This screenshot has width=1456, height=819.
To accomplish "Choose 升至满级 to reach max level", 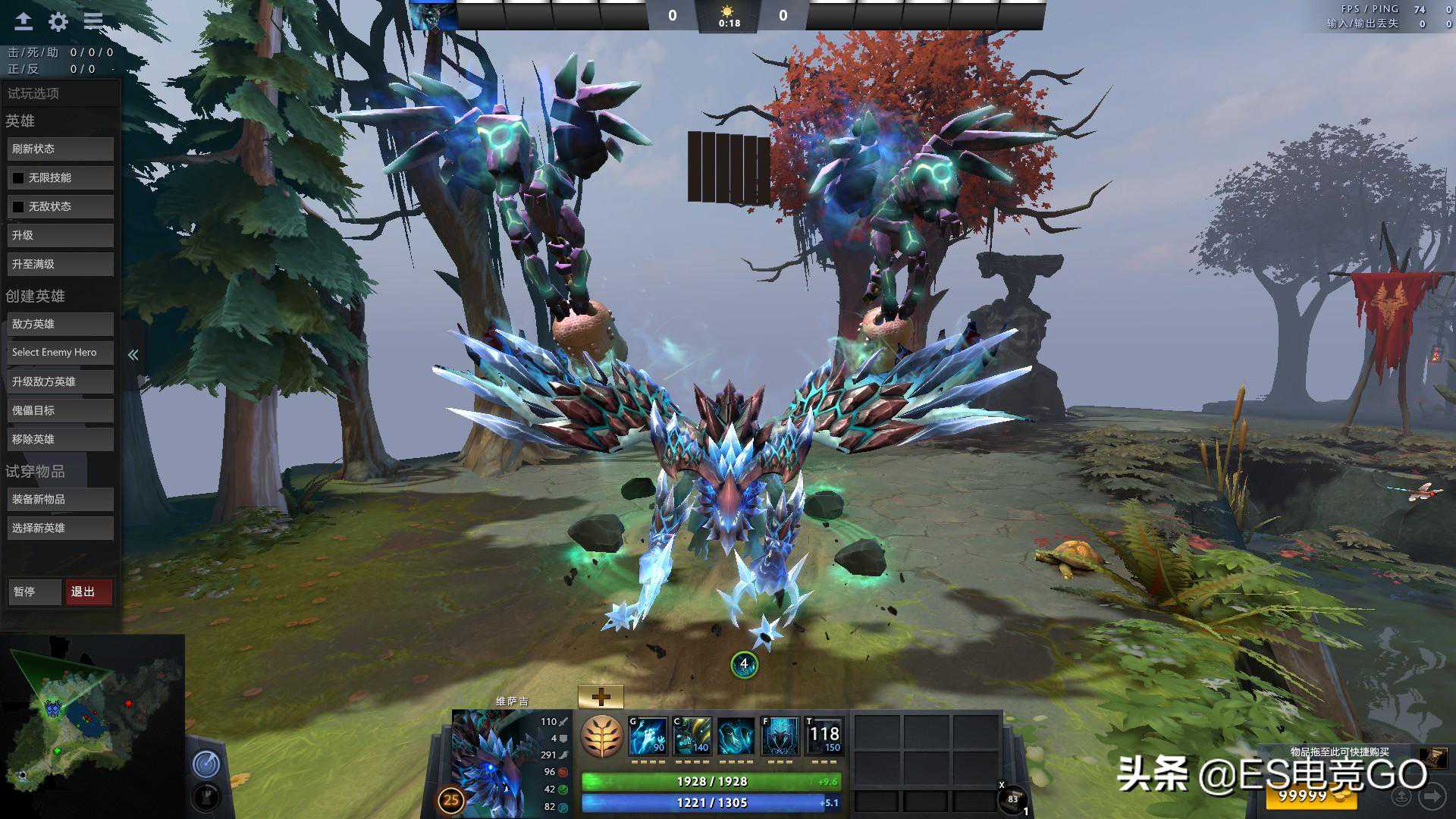I will coord(61,265).
